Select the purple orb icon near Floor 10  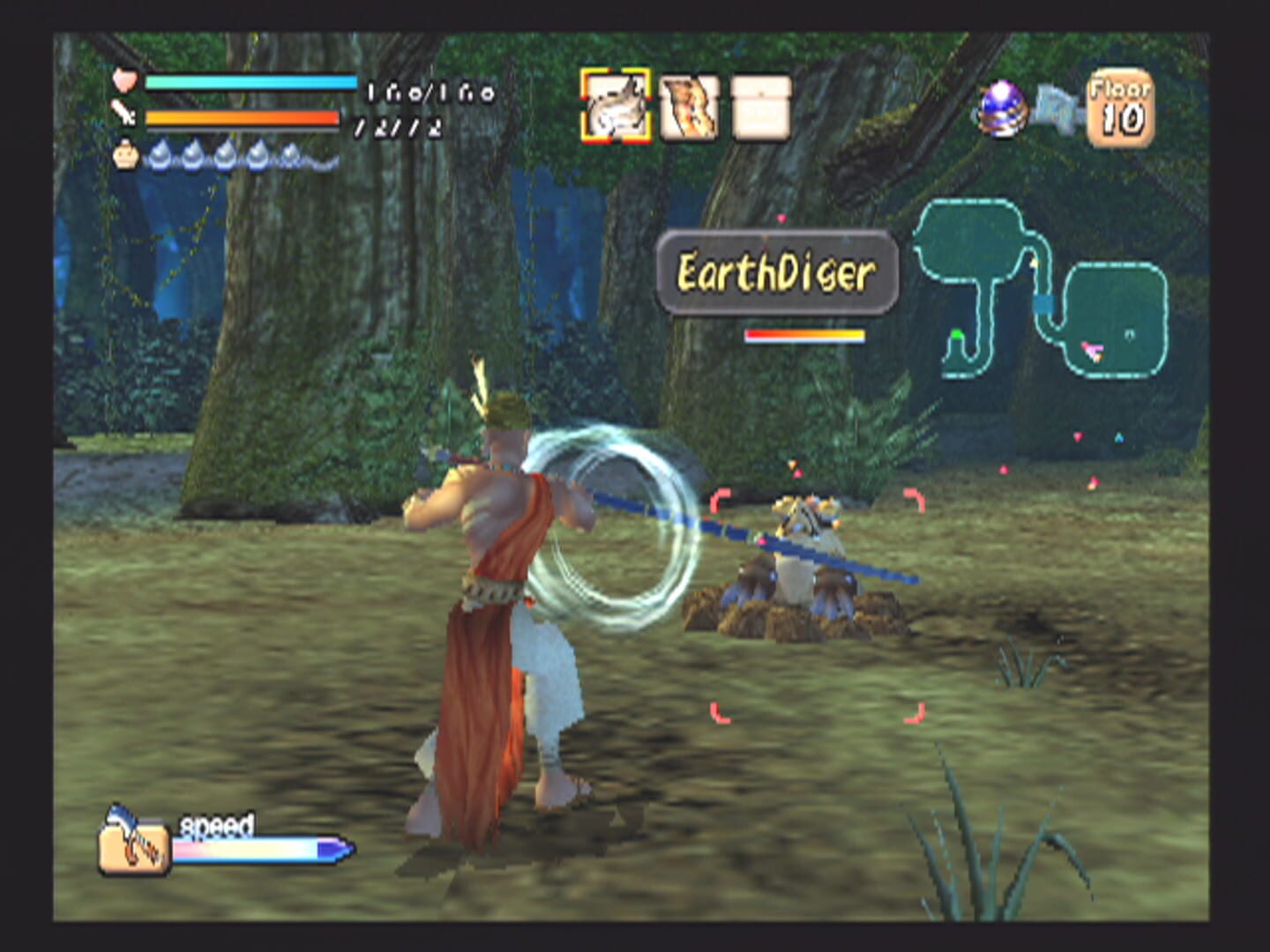[x=1001, y=109]
